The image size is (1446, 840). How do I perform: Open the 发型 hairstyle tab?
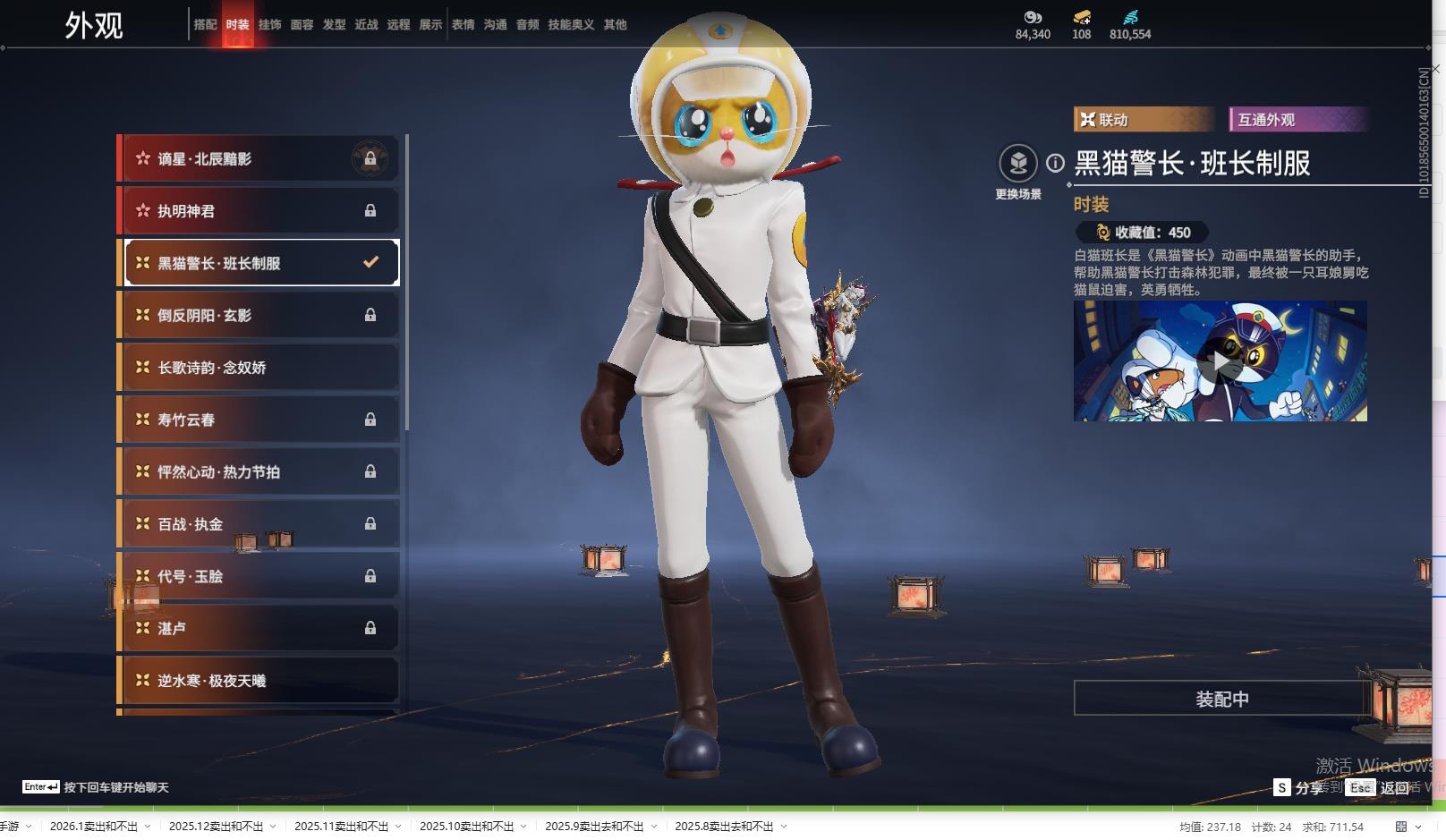coord(334,25)
